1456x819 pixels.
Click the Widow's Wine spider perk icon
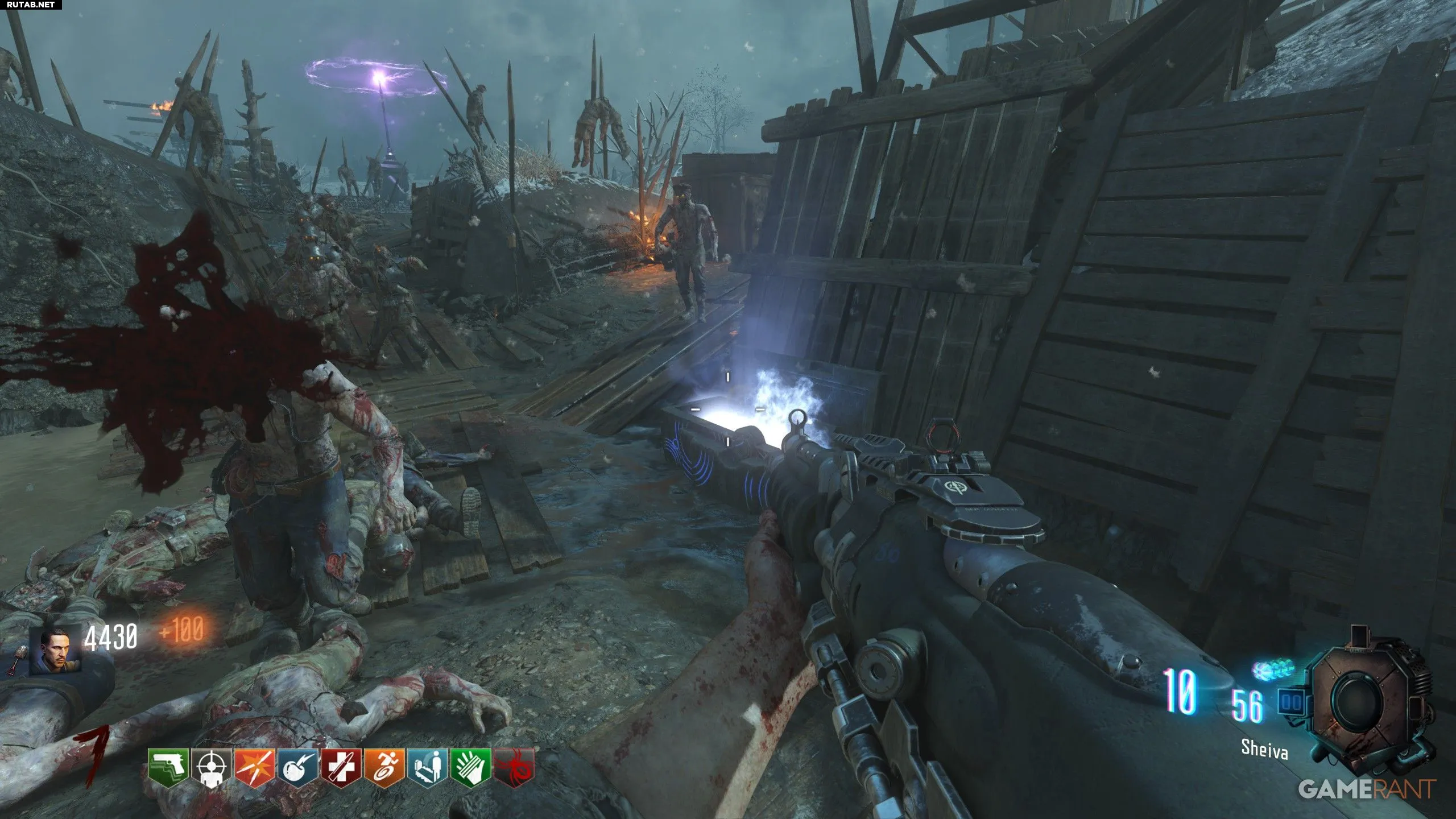[x=514, y=768]
